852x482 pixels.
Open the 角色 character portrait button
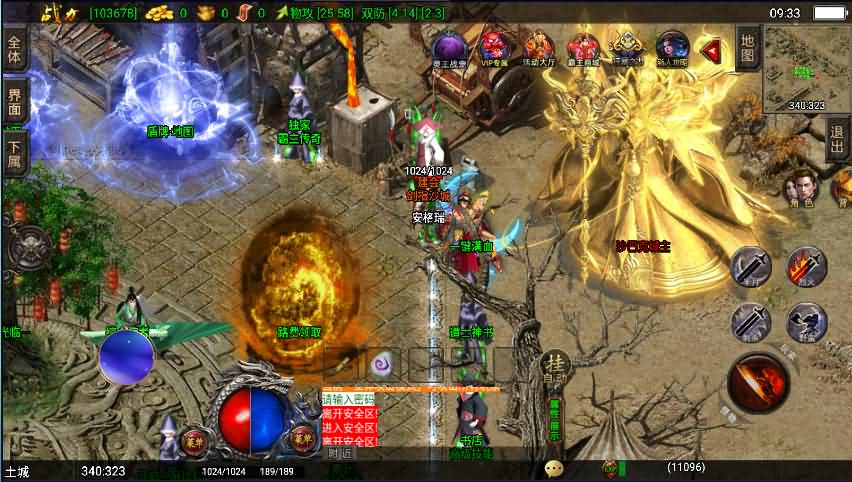801,188
